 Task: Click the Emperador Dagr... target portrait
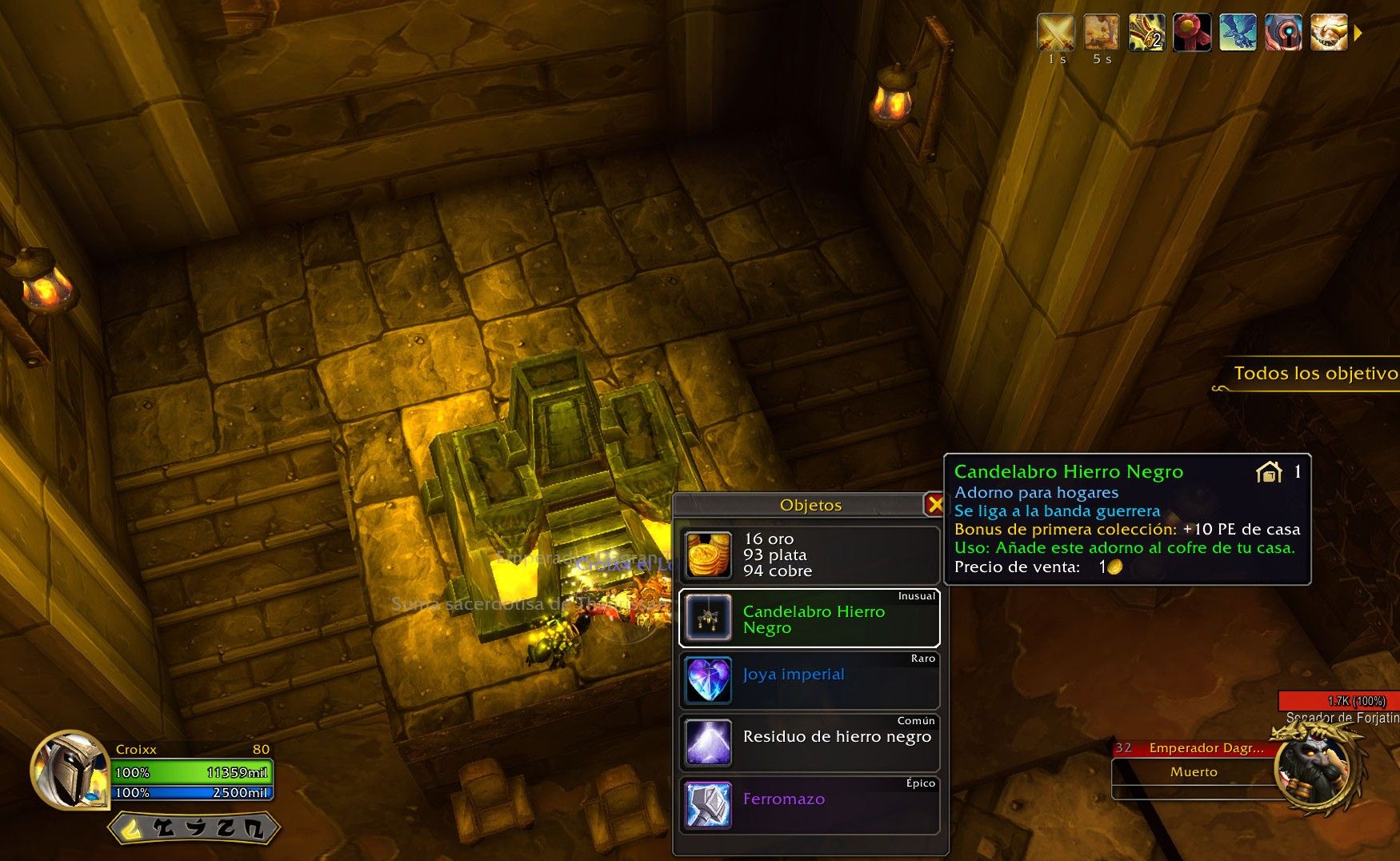tap(1312, 771)
